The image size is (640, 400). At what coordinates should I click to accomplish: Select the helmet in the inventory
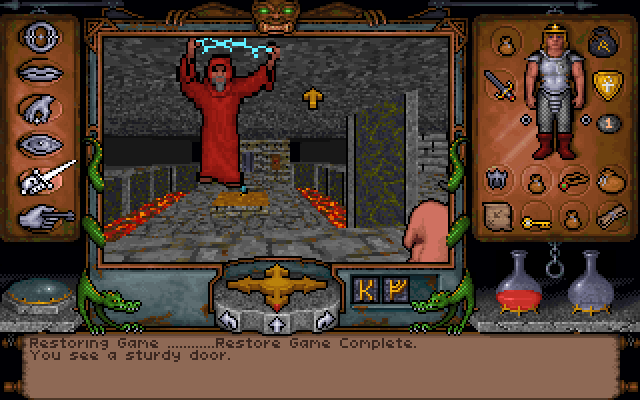498,180
